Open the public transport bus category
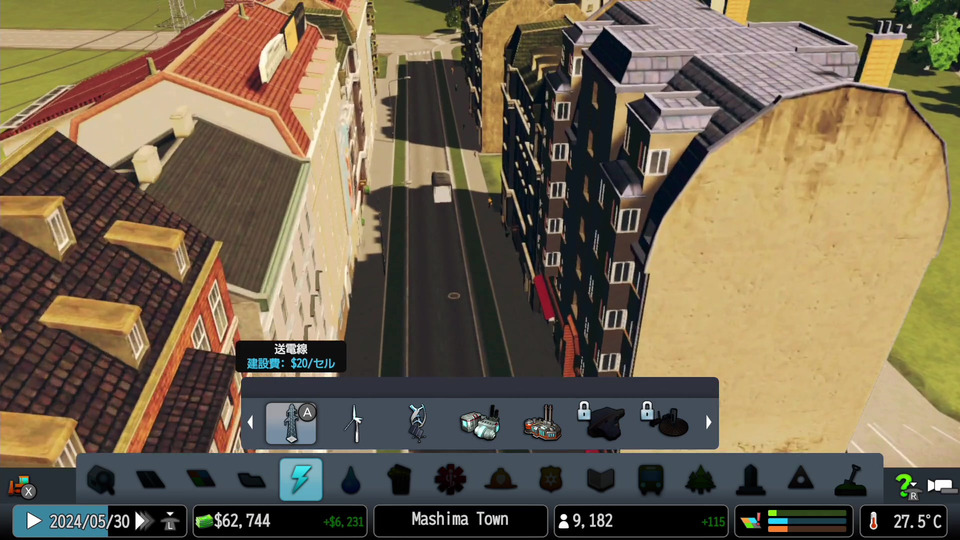The image size is (960, 540). tap(650, 480)
